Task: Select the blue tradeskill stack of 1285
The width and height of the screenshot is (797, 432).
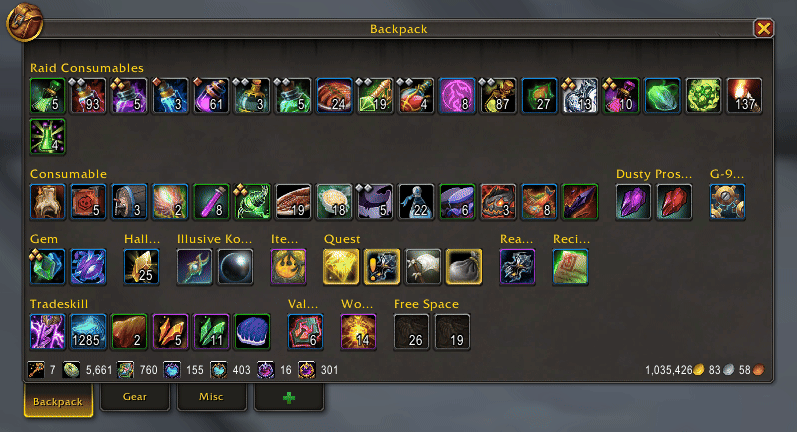Action: pyautogui.click(x=89, y=331)
